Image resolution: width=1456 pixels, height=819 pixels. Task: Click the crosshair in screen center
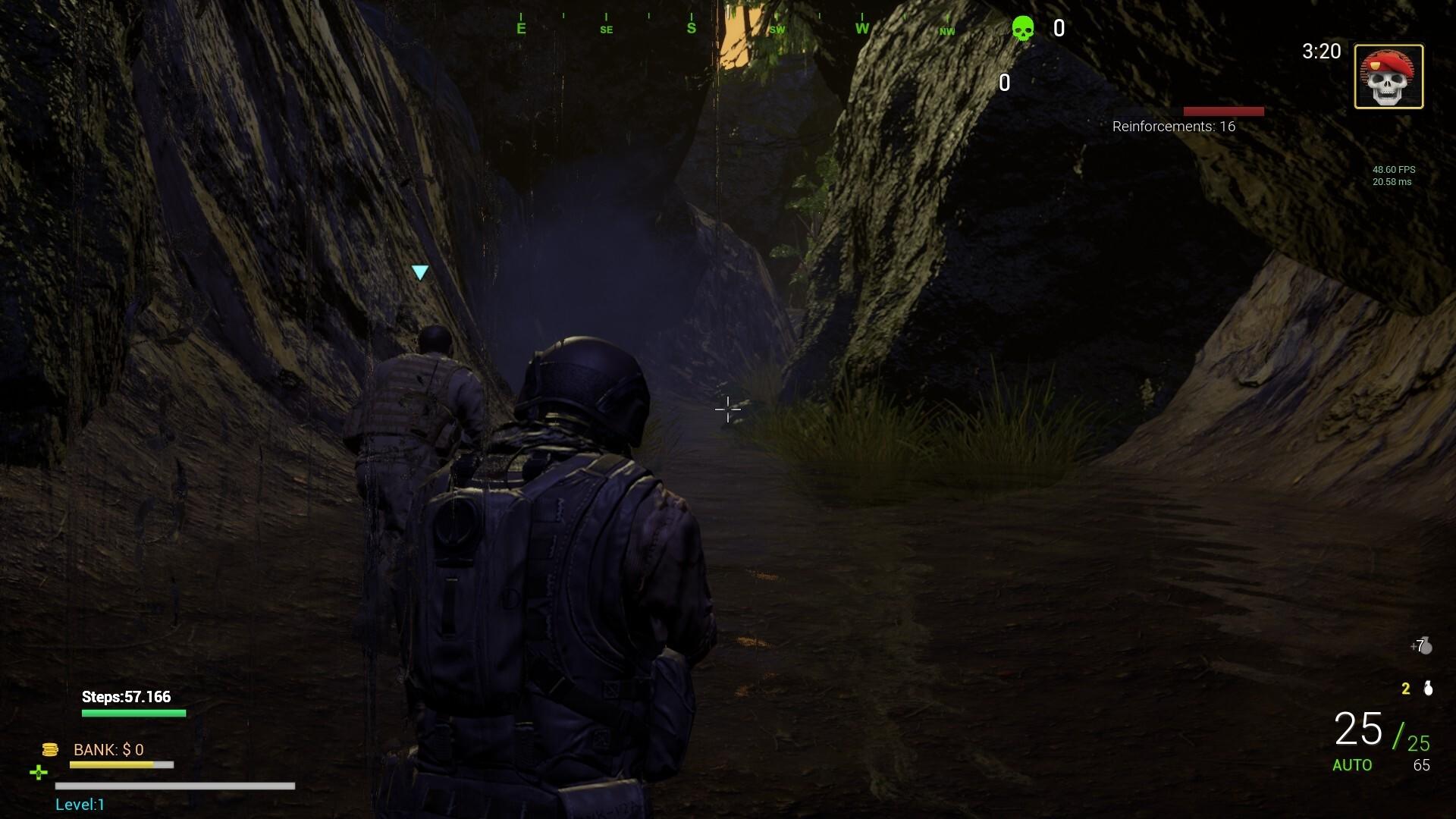click(x=726, y=410)
